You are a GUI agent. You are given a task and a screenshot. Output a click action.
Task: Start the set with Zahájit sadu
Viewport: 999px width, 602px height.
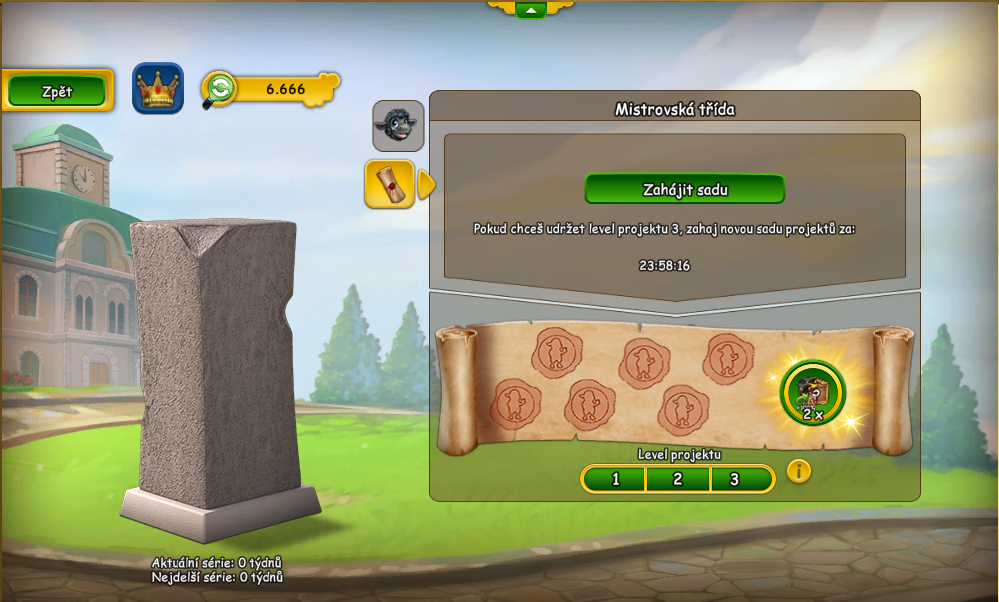[684, 189]
